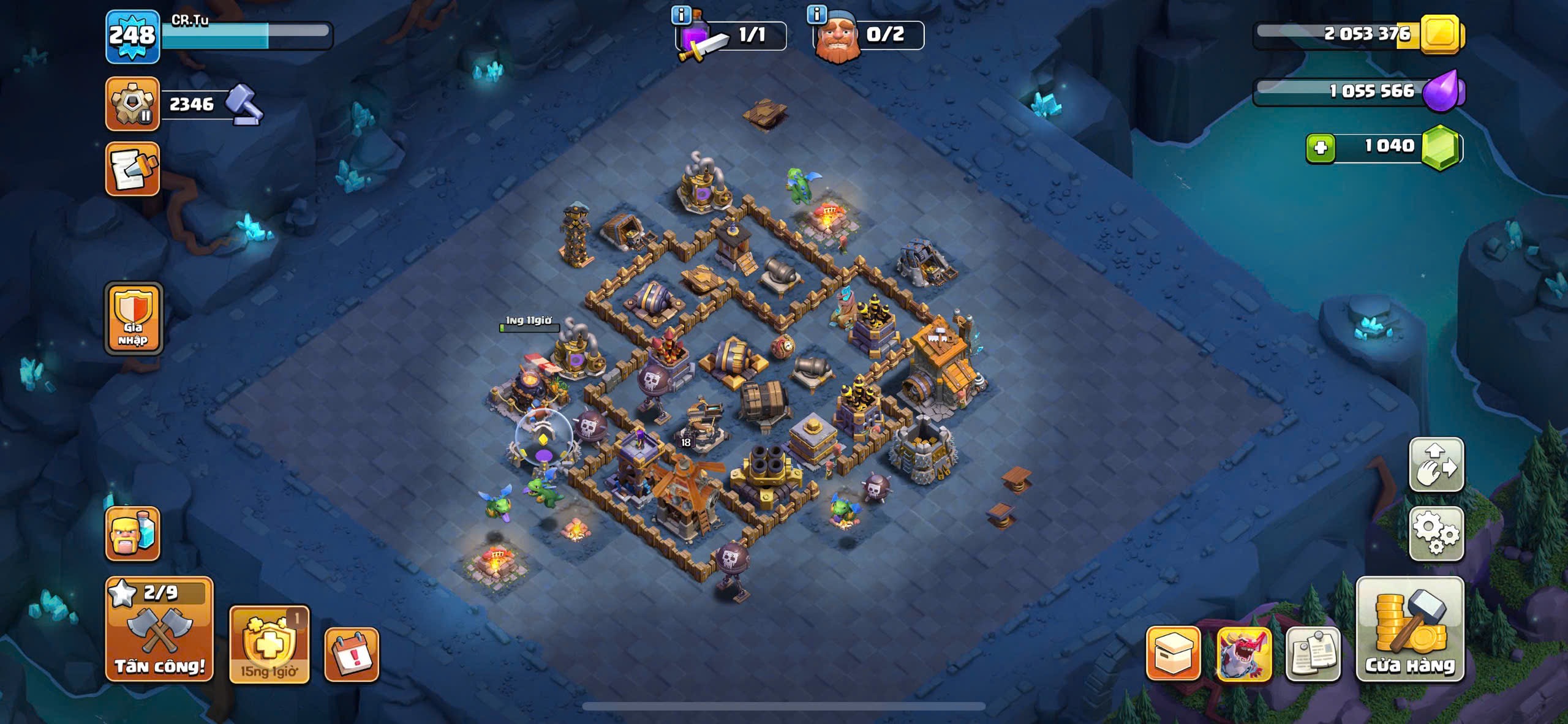This screenshot has width=1568, height=724.
Task: Show info for the builder counter
Action: tap(817, 14)
